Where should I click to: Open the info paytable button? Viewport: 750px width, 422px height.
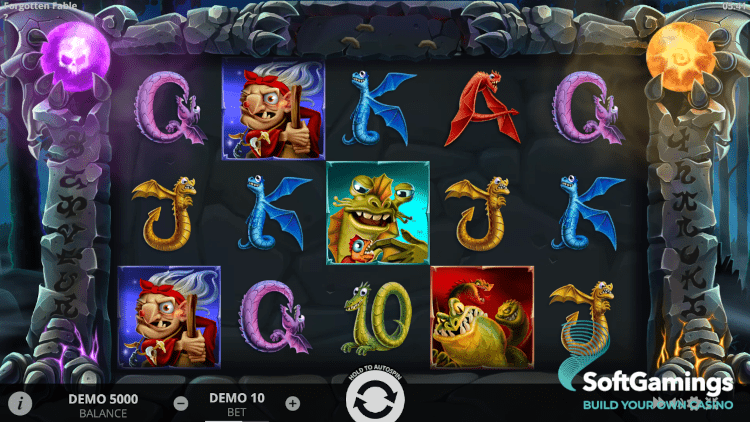pyautogui.click(x=19, y=403)
